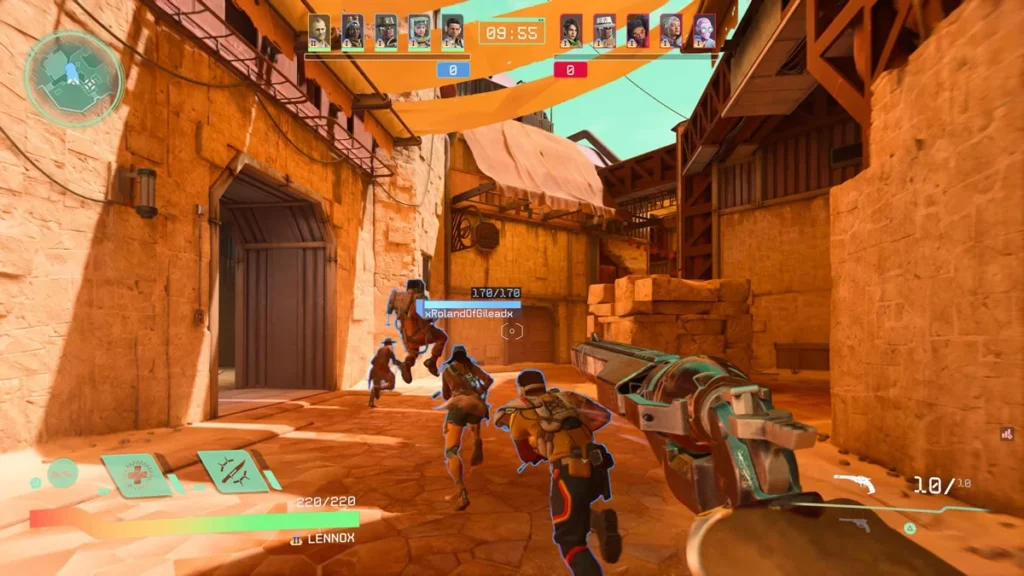Select the white-hat enemy portrait

[x=604, y=31]
